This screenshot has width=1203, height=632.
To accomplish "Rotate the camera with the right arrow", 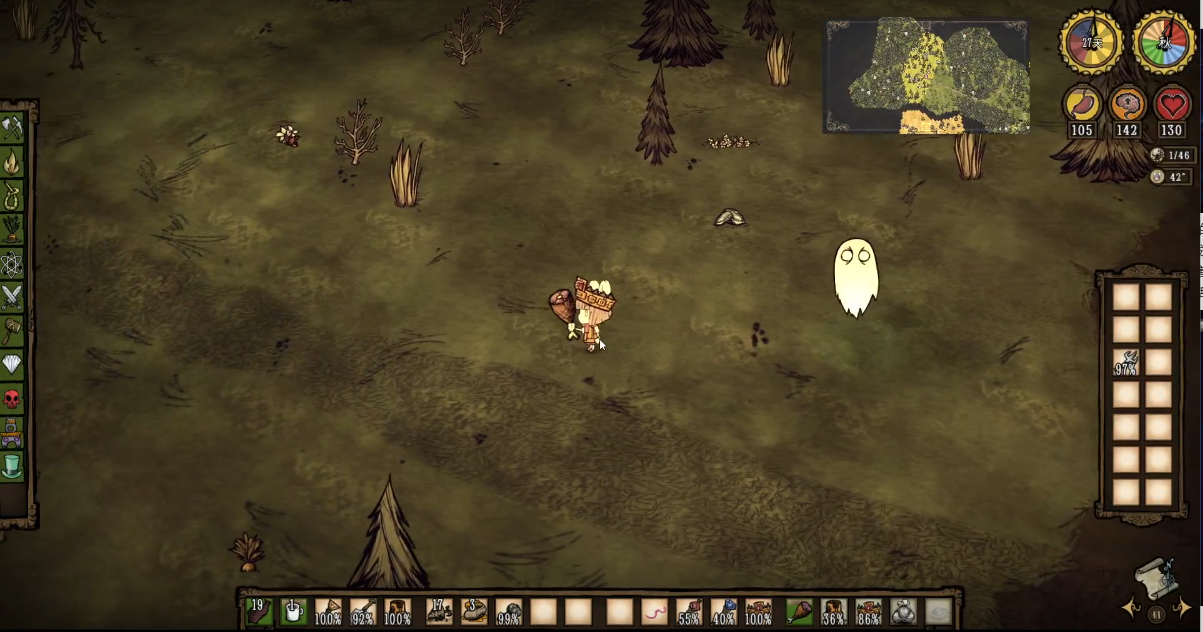I will point(1183,606).
